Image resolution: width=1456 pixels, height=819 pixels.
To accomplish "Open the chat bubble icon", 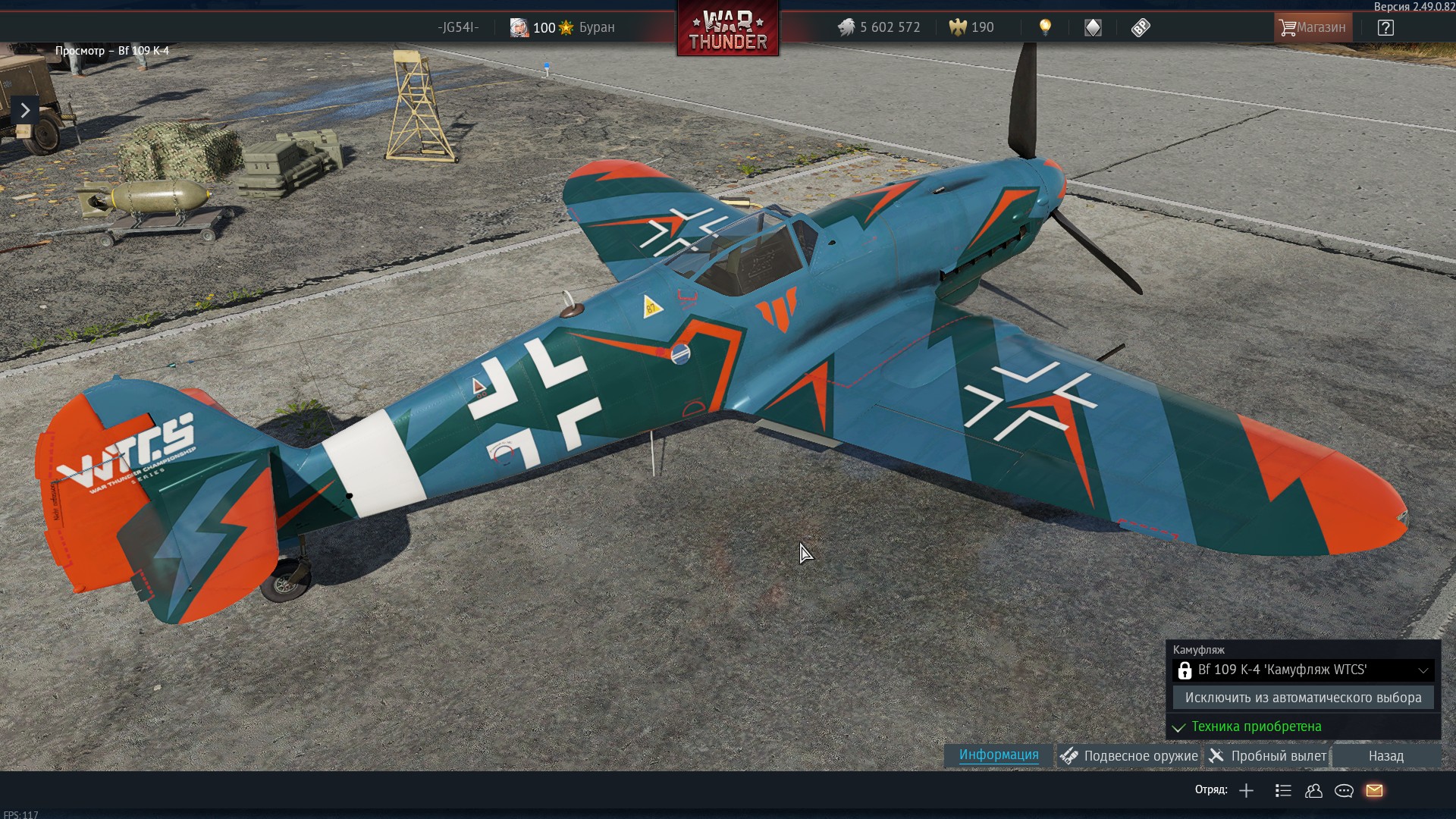I will click(x=1344, y=791).
